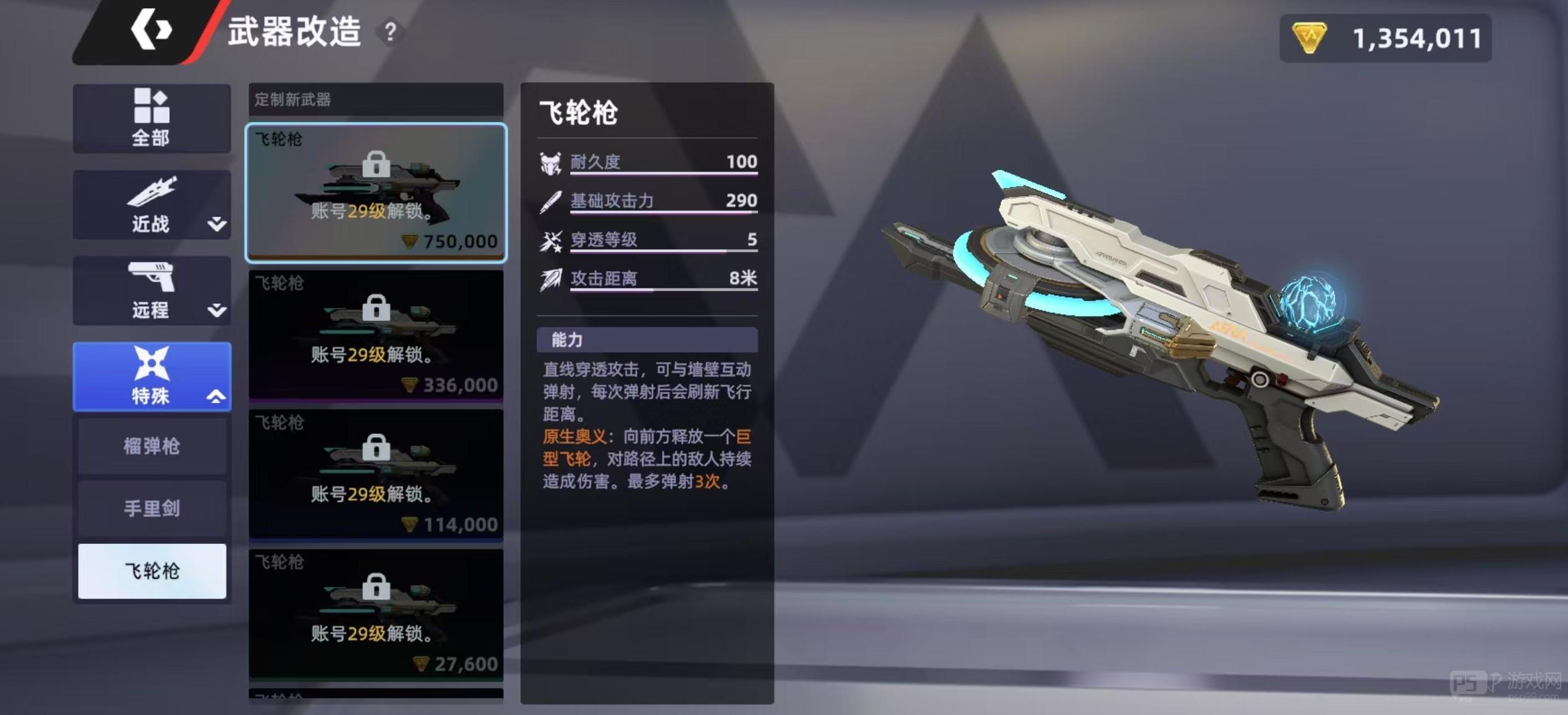Select the 全部 grid icon

[152, 105]
